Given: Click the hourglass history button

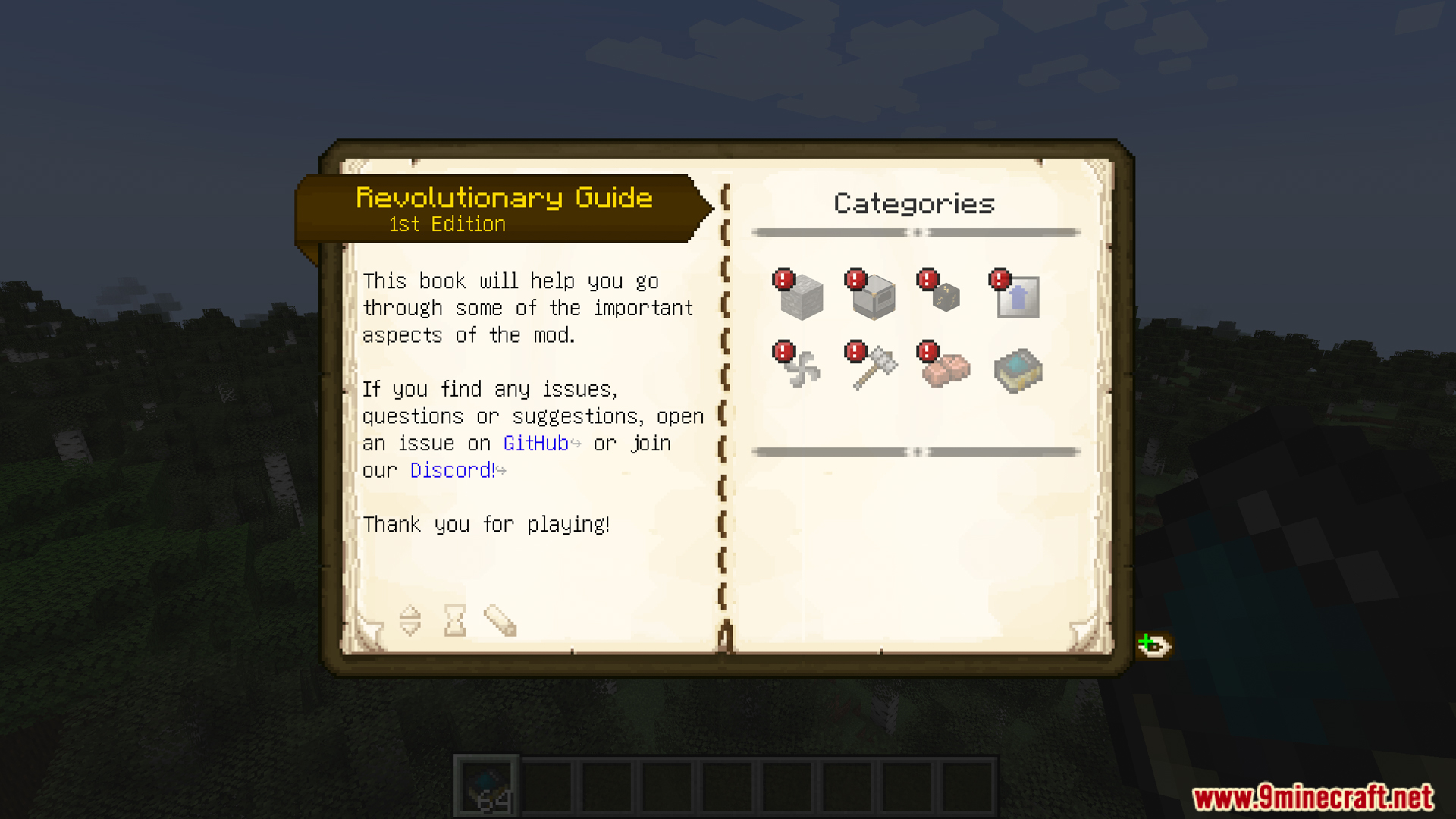Looking at the screenshot, I should pyautogui.click(x=455, y=620).
